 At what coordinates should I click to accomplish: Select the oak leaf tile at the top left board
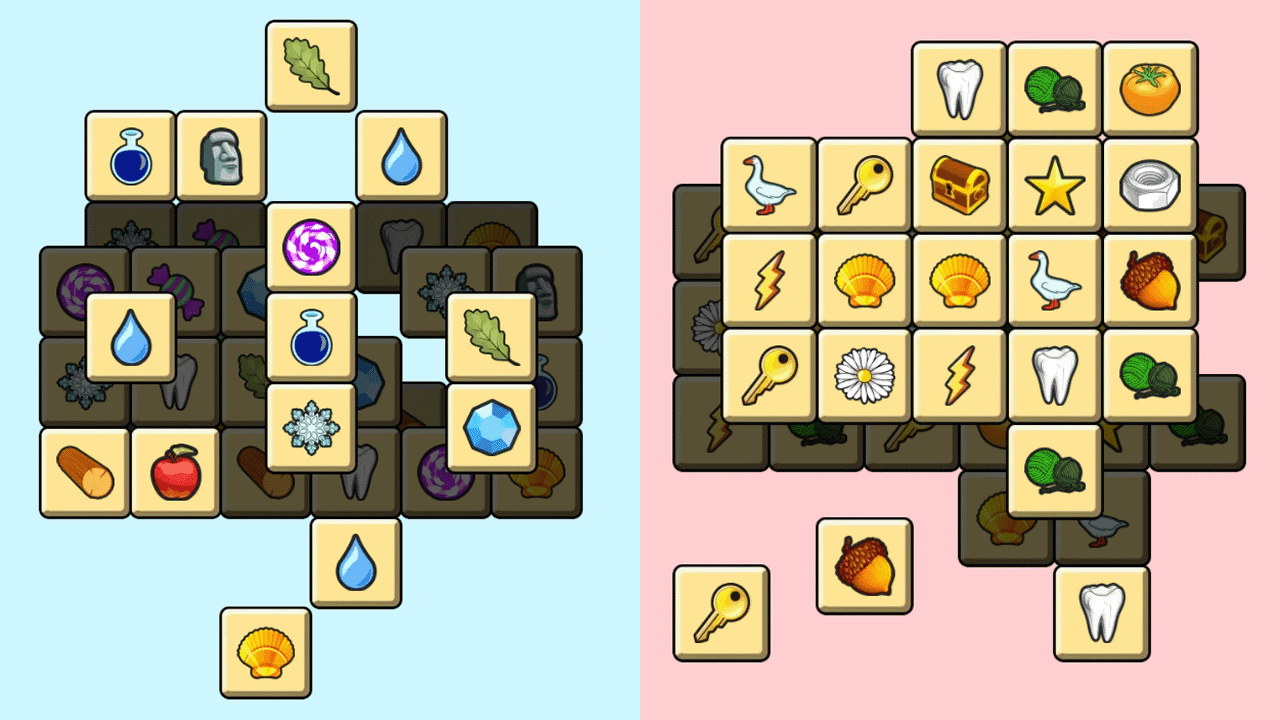(x=311, y=66)
